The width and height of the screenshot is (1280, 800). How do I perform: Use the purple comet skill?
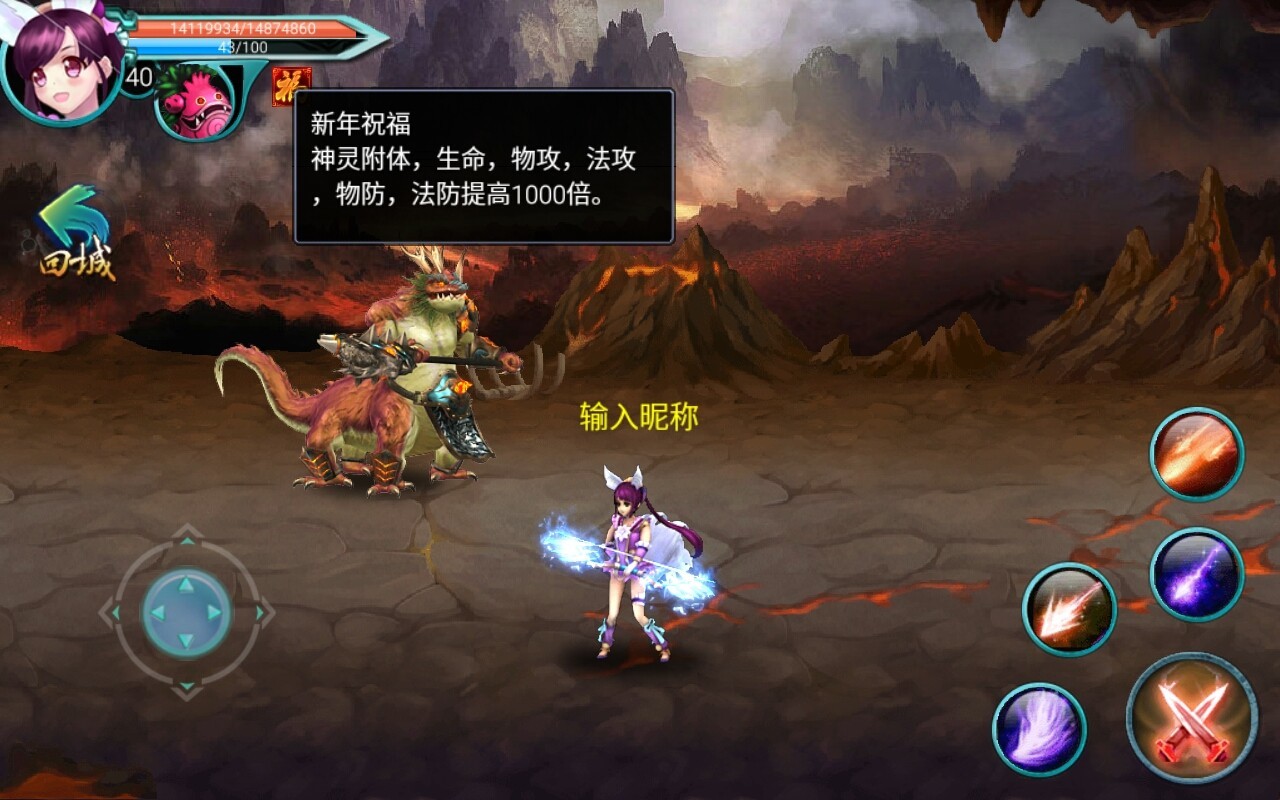click(1196, 574)
